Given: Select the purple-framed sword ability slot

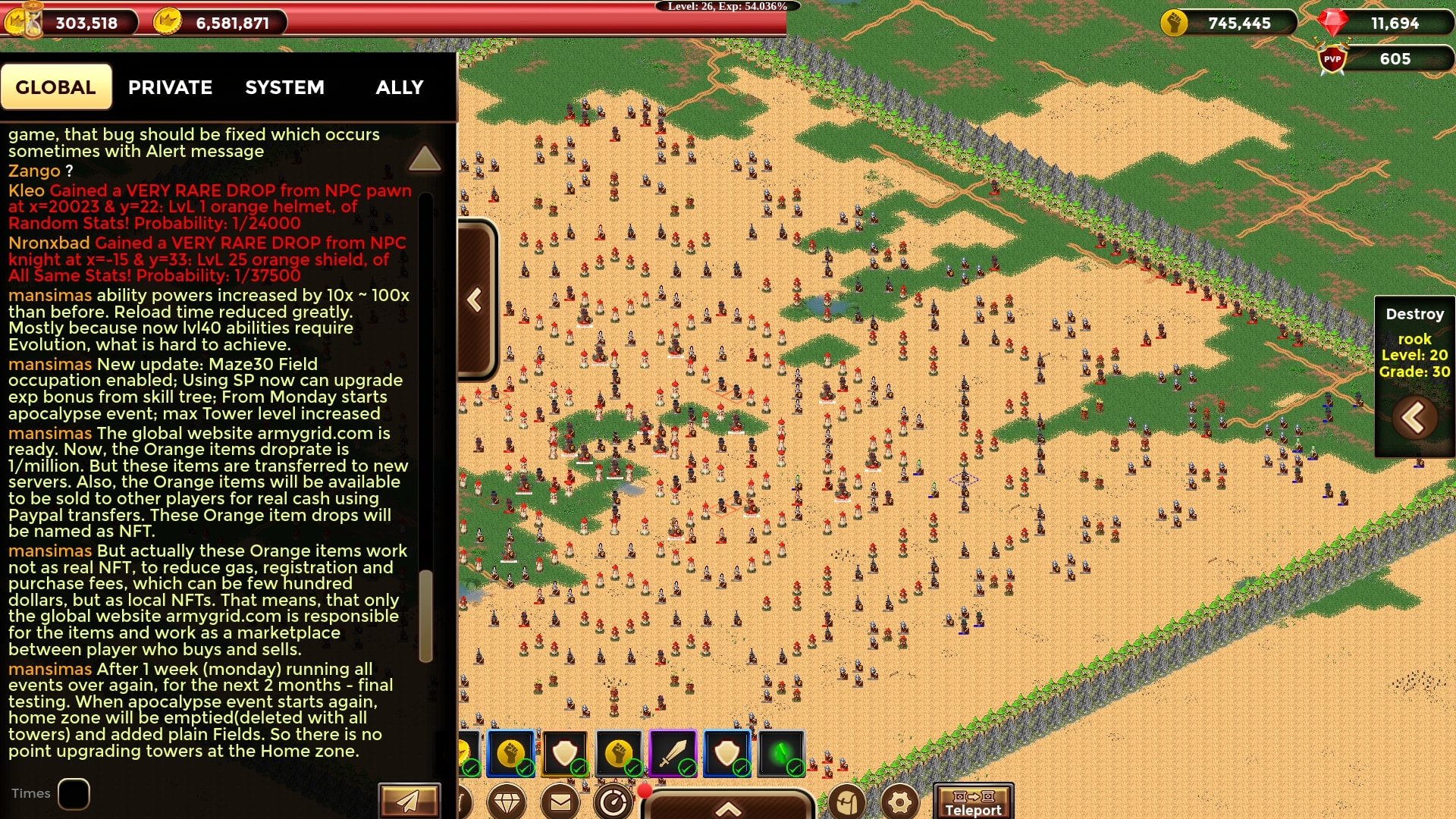Looking at the screenshot, I should point(673,754).
